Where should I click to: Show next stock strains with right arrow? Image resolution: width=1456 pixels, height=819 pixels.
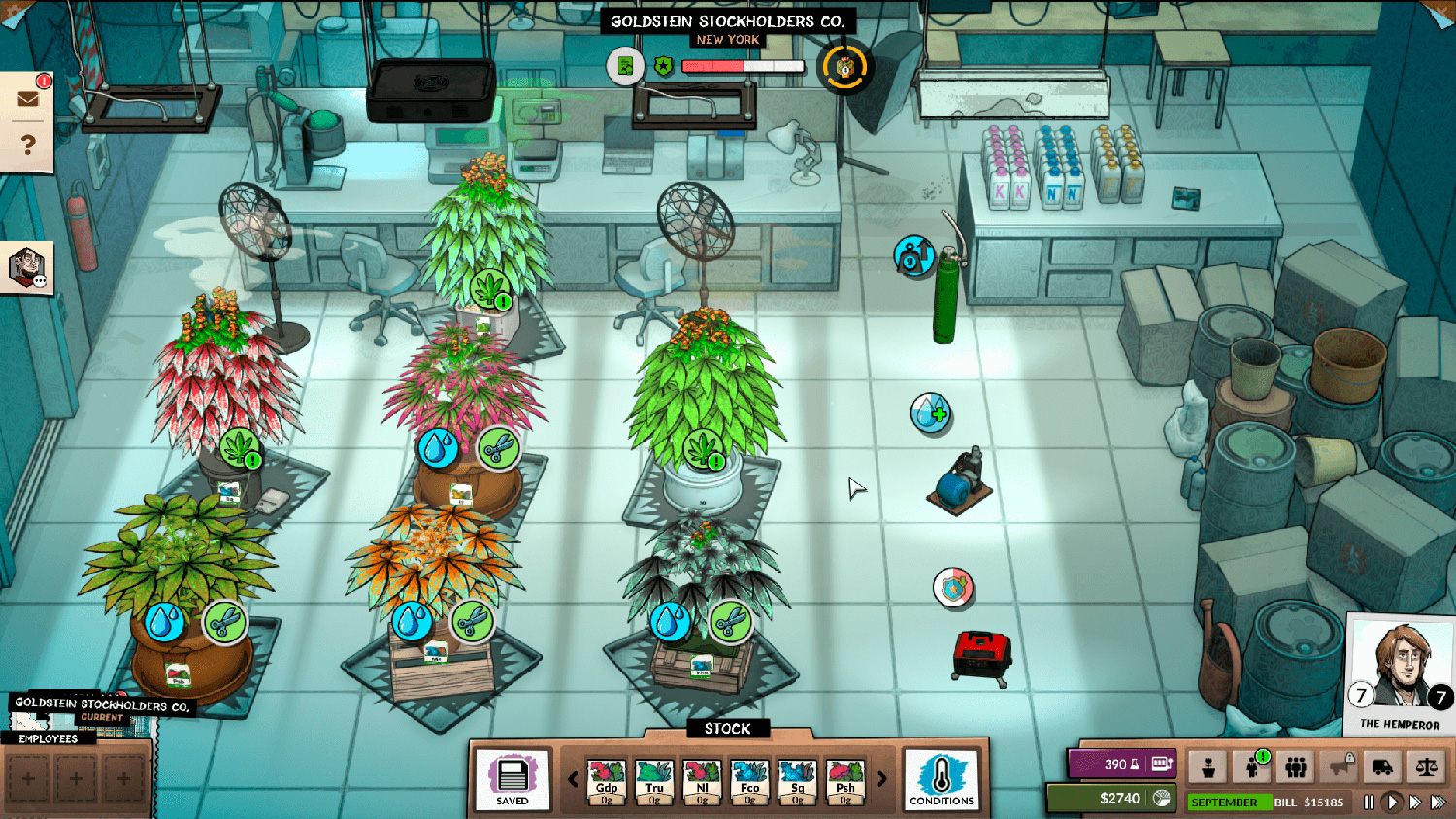click(x=881, y=778)
